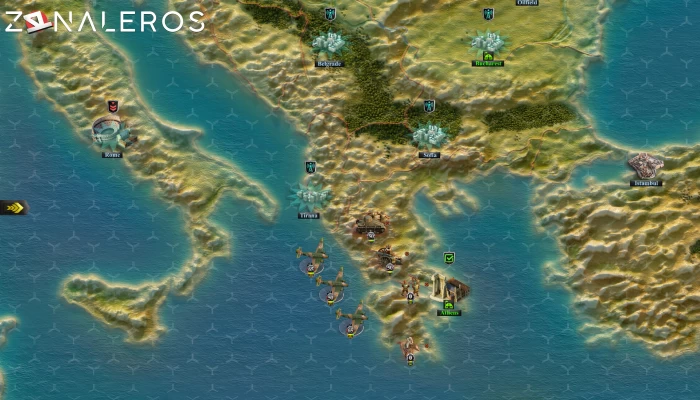The width and height of the screenshot is (700, 400).
Task: Click the green checkmark badge above Athens
Action: pos(450,258)
